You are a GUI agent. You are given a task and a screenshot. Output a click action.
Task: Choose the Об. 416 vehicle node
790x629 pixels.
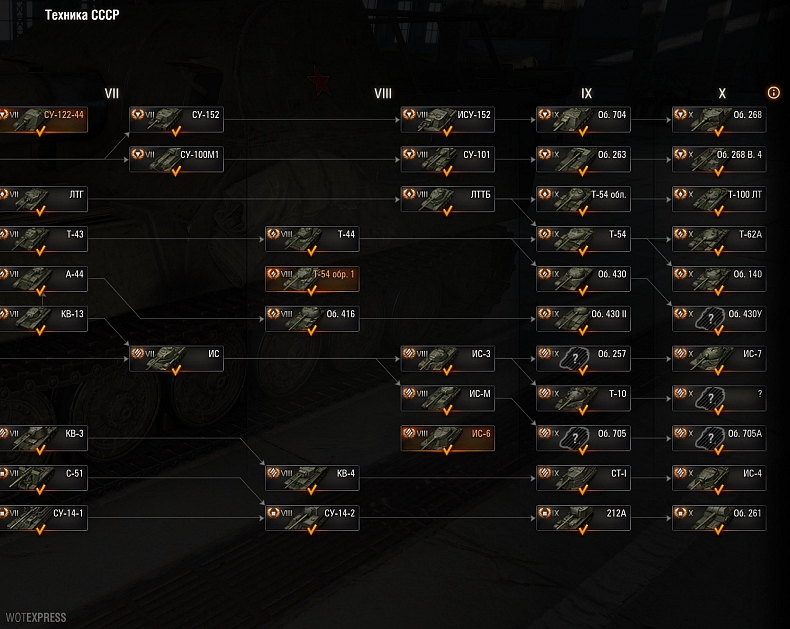pos(312,319)
